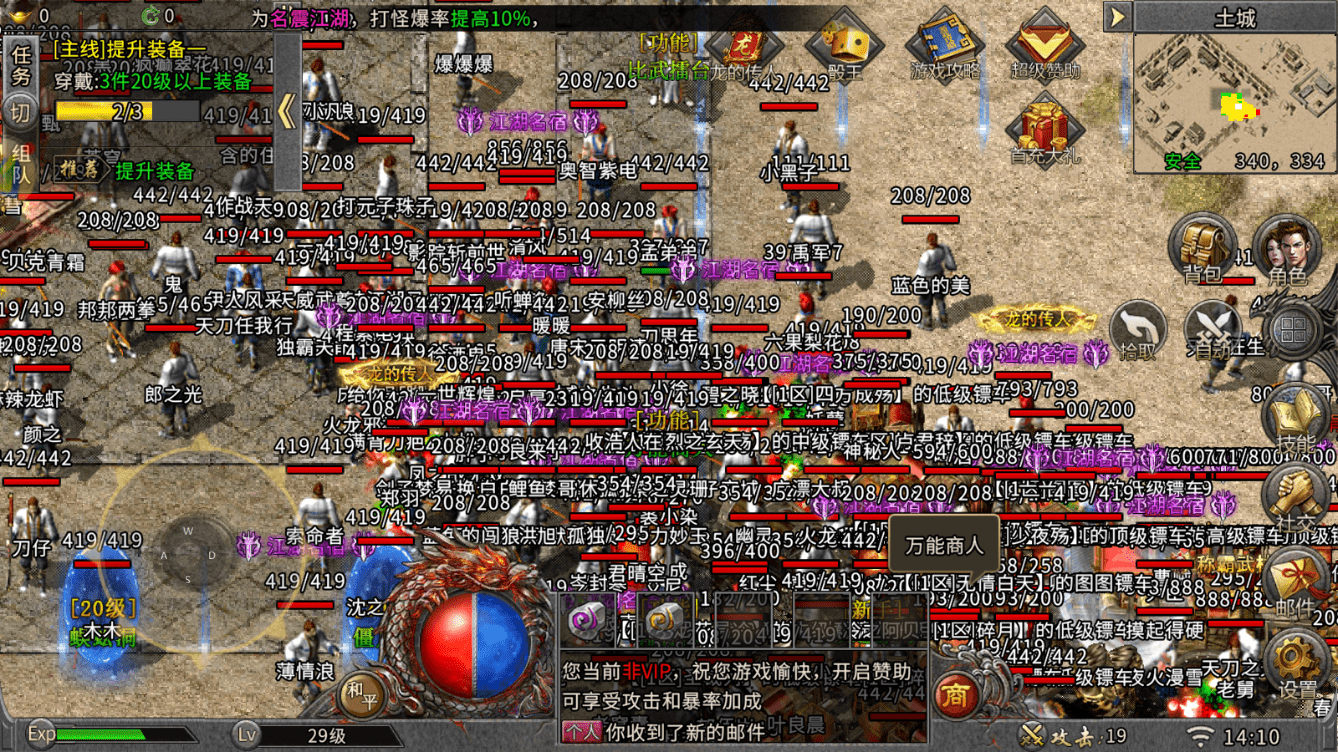The height and width of the screenshot is (752, 1338).
Task: Expand the minimap panel arrow
Action: (1117, 18)
